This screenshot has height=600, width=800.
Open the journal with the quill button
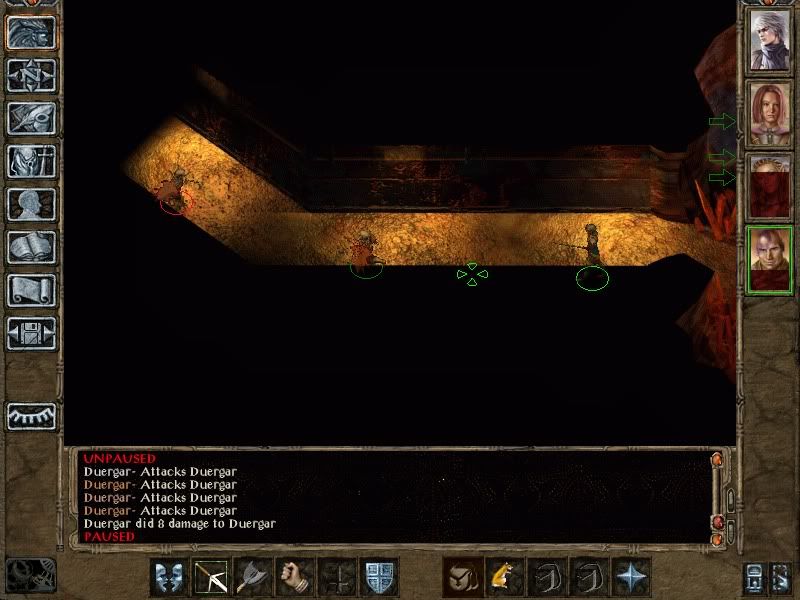[31, 118]
